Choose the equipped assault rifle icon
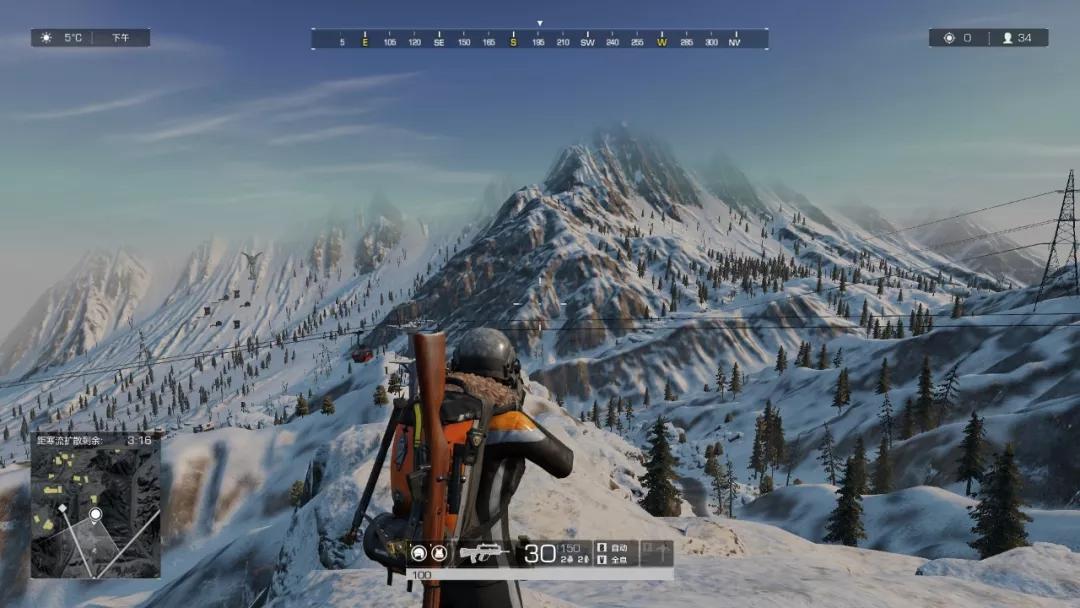Screen dimensions: 1080x608 tap(484, 553)
